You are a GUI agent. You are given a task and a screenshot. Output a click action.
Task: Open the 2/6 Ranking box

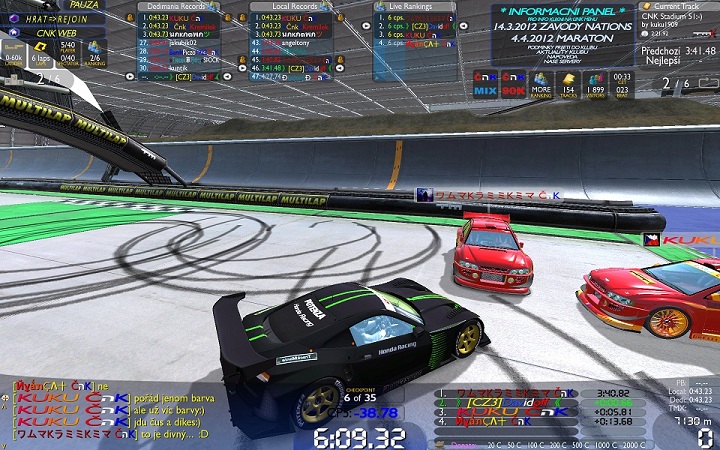95,52
